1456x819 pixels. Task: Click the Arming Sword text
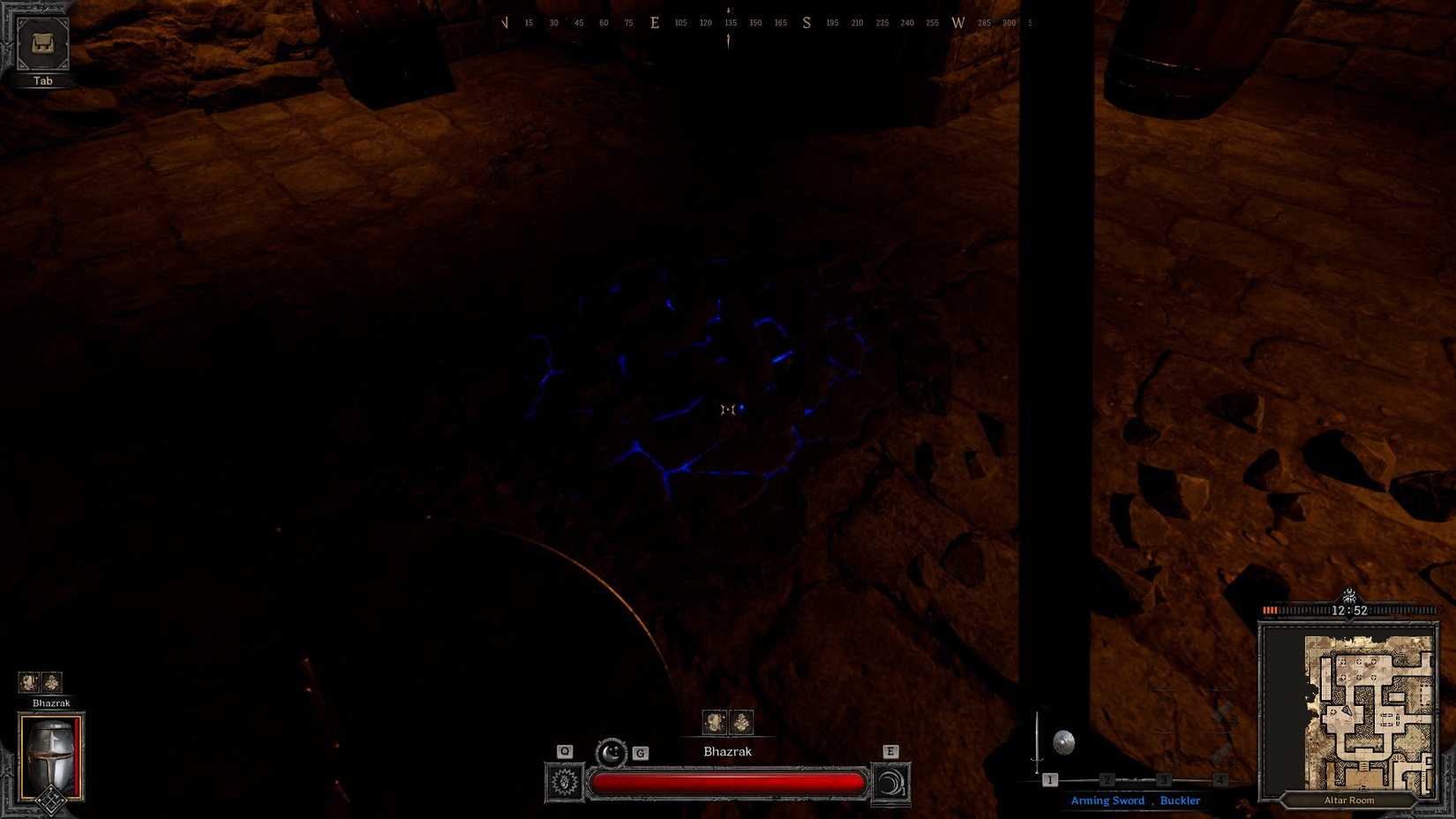pos(1107,800)
